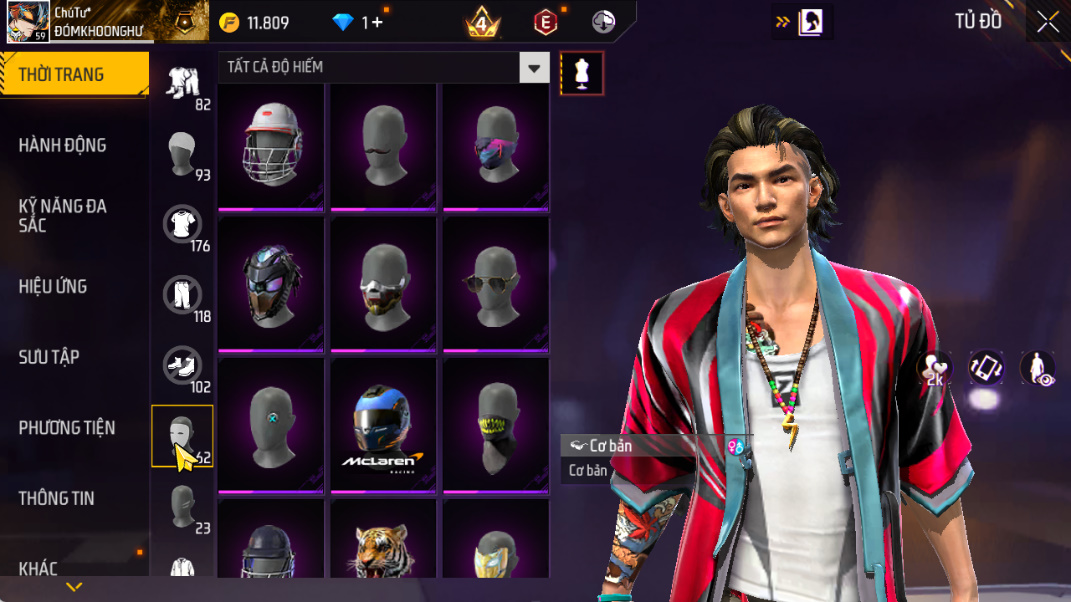Viewport: 1071px width, 602px height.
Task: Open the HÀNH ĐỘNG section
Action: coord(62,146)
